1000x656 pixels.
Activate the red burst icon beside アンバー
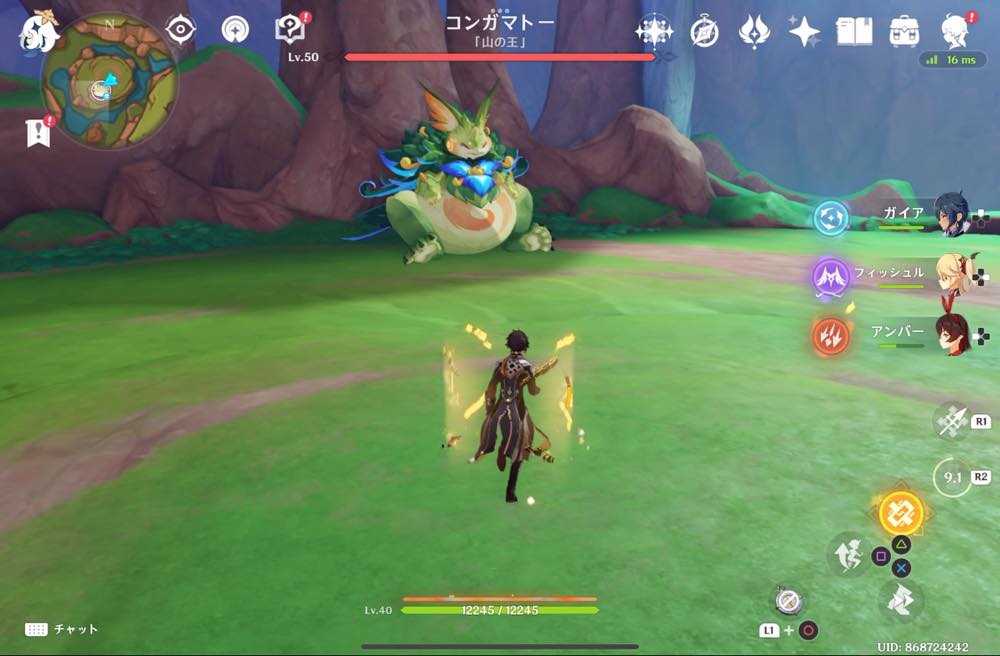click(831, 337)
